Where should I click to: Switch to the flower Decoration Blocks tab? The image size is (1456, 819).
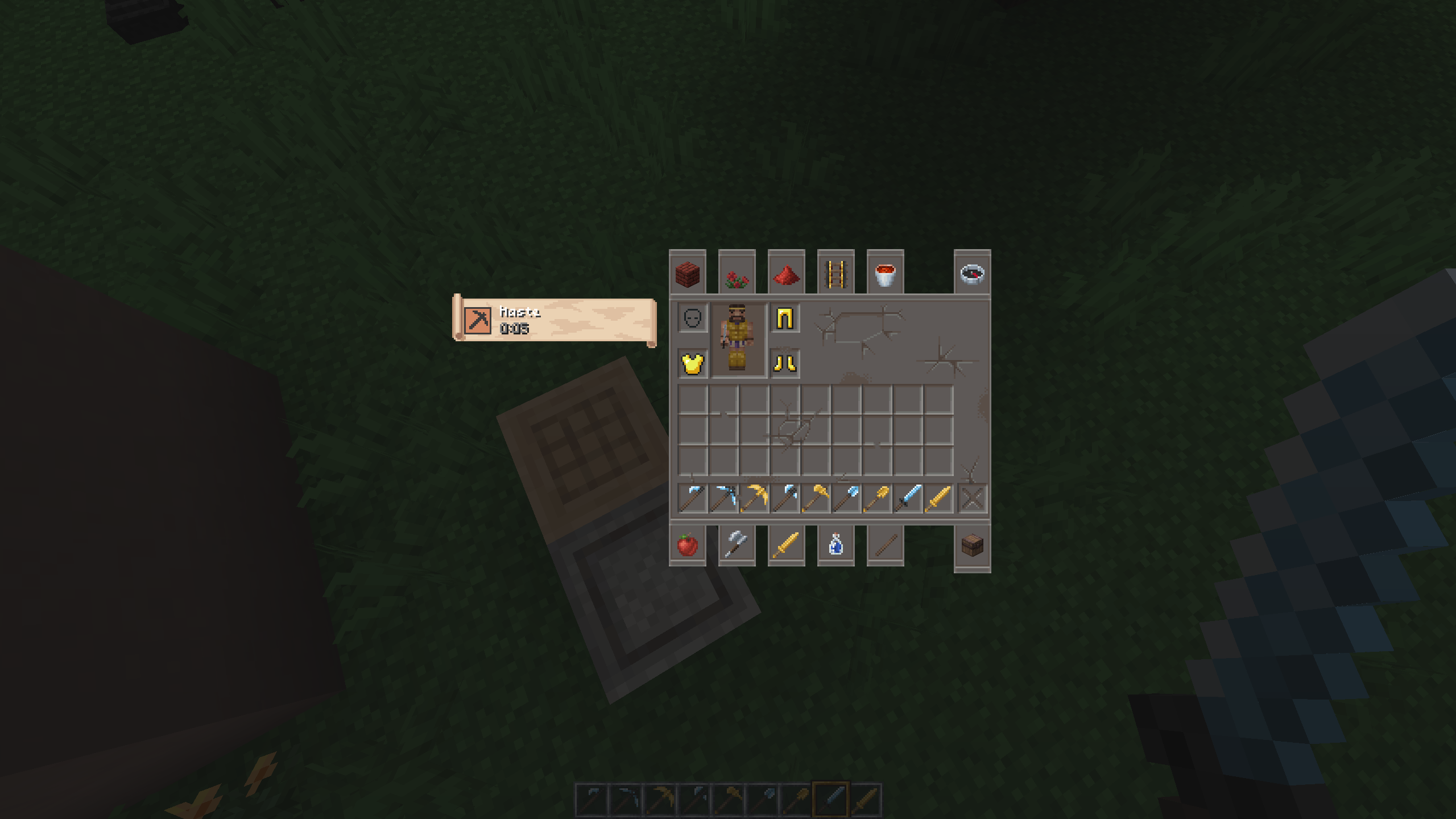click(737, 274)
